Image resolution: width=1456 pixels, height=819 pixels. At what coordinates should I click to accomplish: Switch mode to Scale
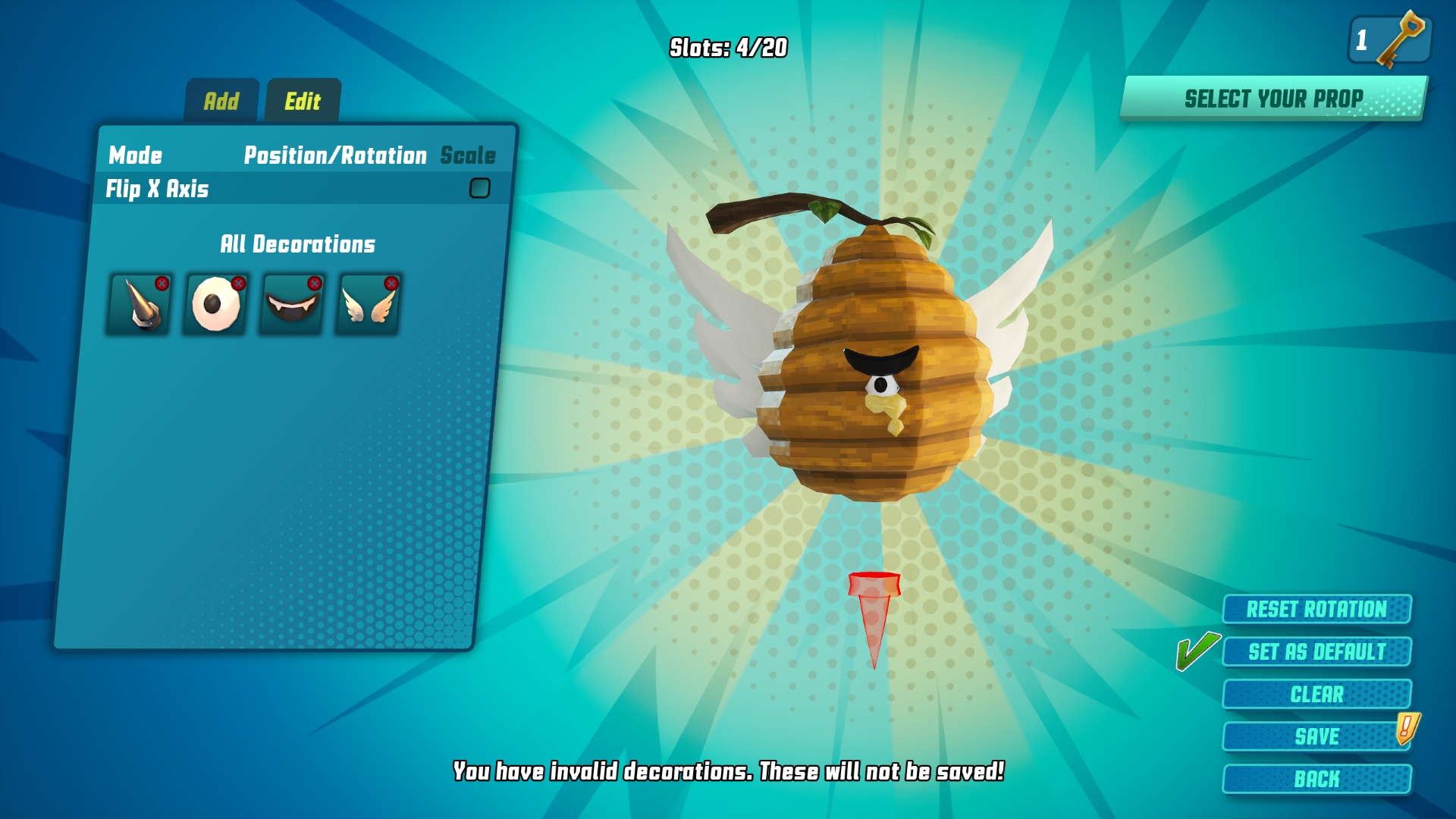coord(468,155)
